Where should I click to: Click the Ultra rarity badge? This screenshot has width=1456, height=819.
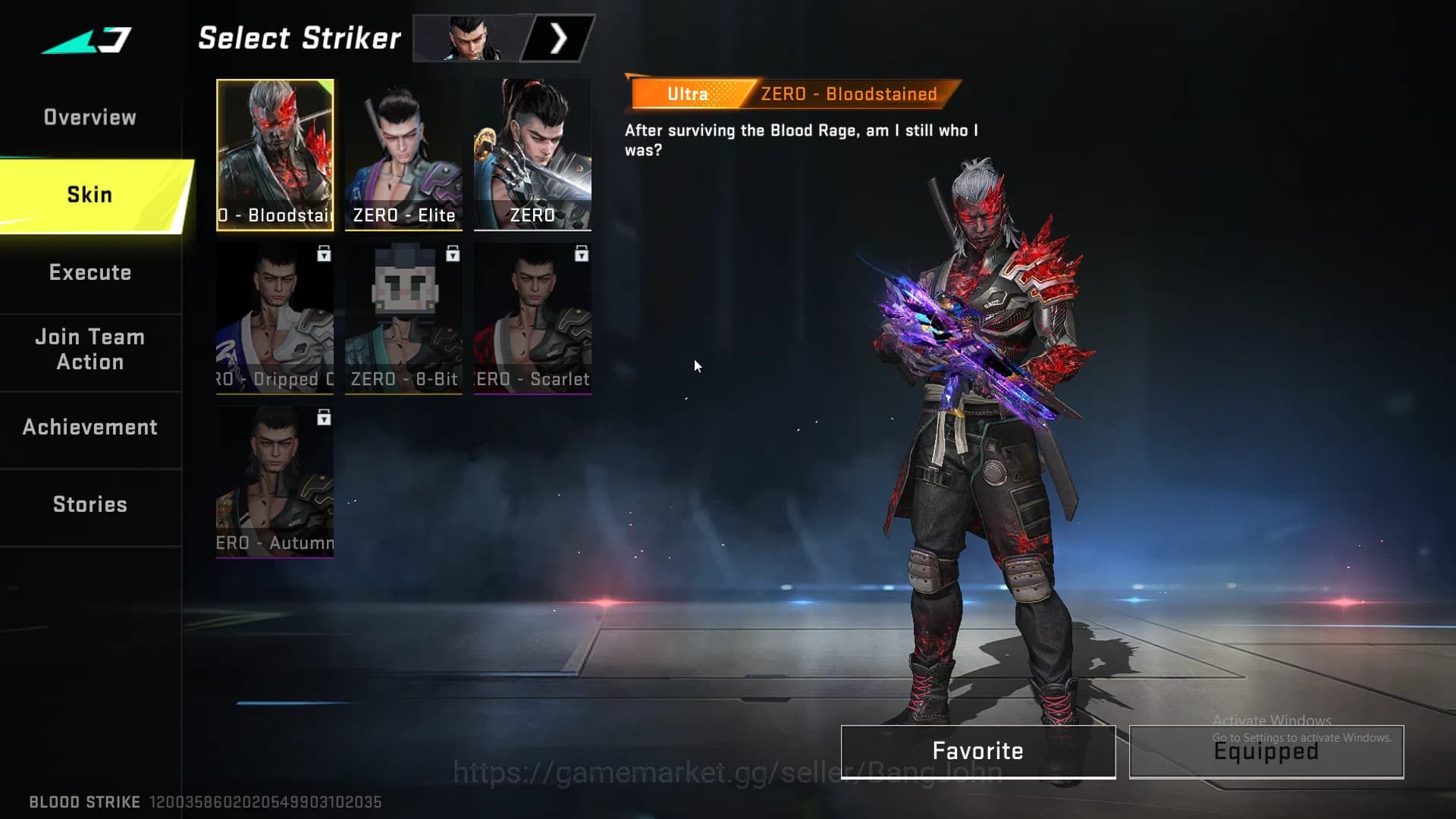pos(686,93)
